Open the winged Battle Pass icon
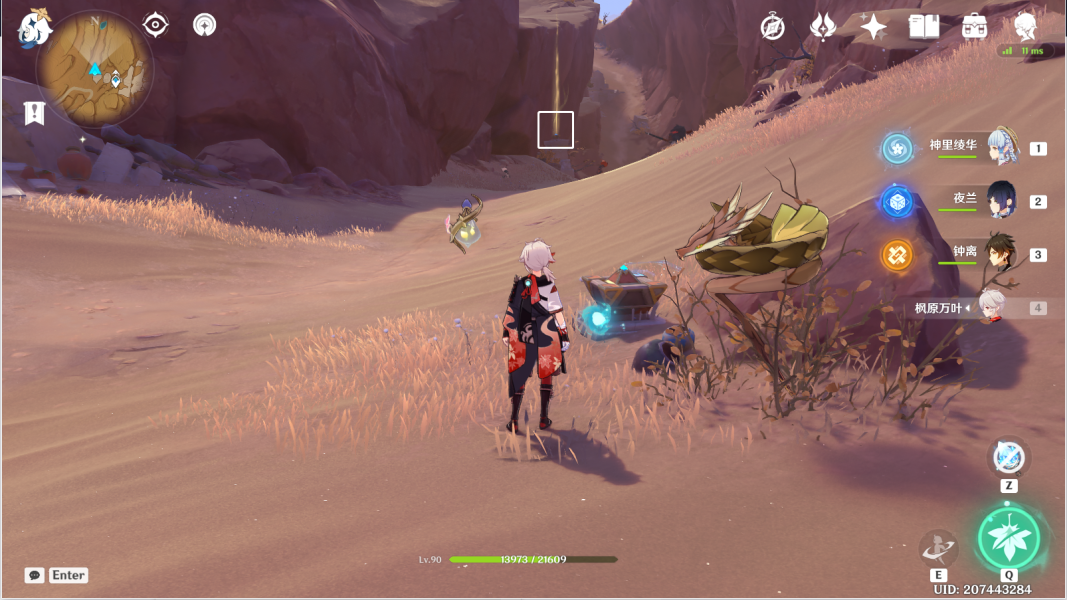 click(822, 27)
